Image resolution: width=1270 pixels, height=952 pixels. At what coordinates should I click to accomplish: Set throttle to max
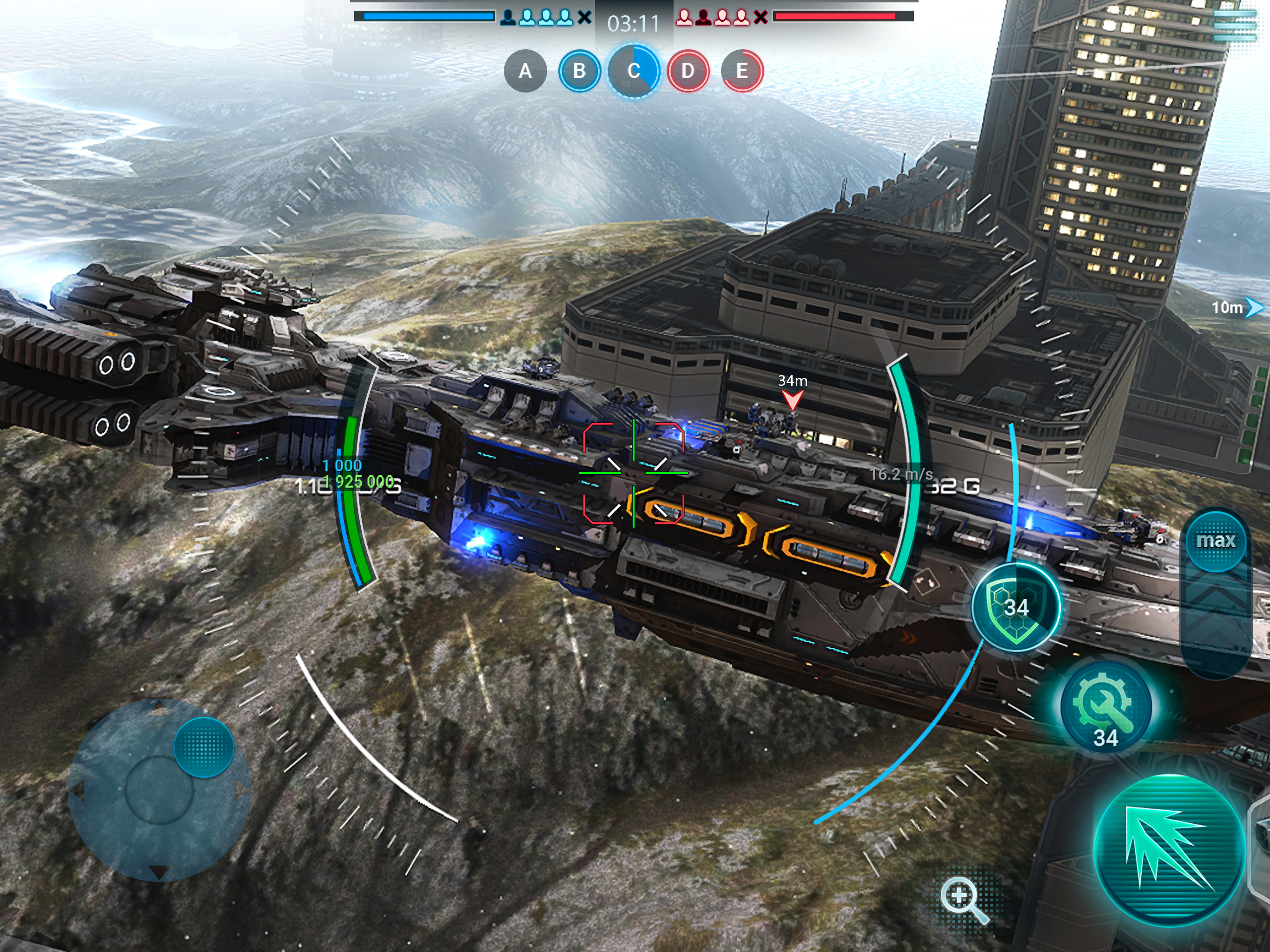(x=1216, y=541)
